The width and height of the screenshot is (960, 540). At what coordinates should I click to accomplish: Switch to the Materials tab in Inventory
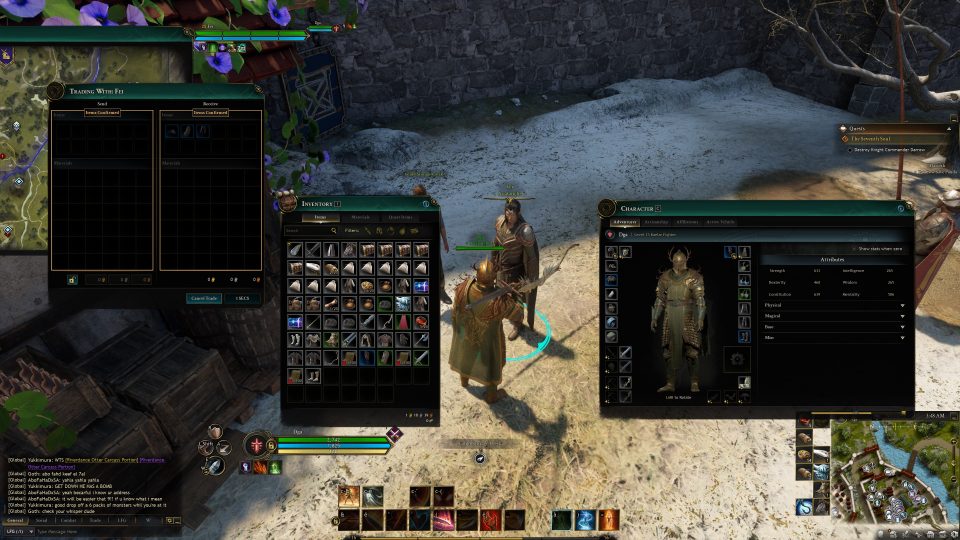click(x=359, y=217)
